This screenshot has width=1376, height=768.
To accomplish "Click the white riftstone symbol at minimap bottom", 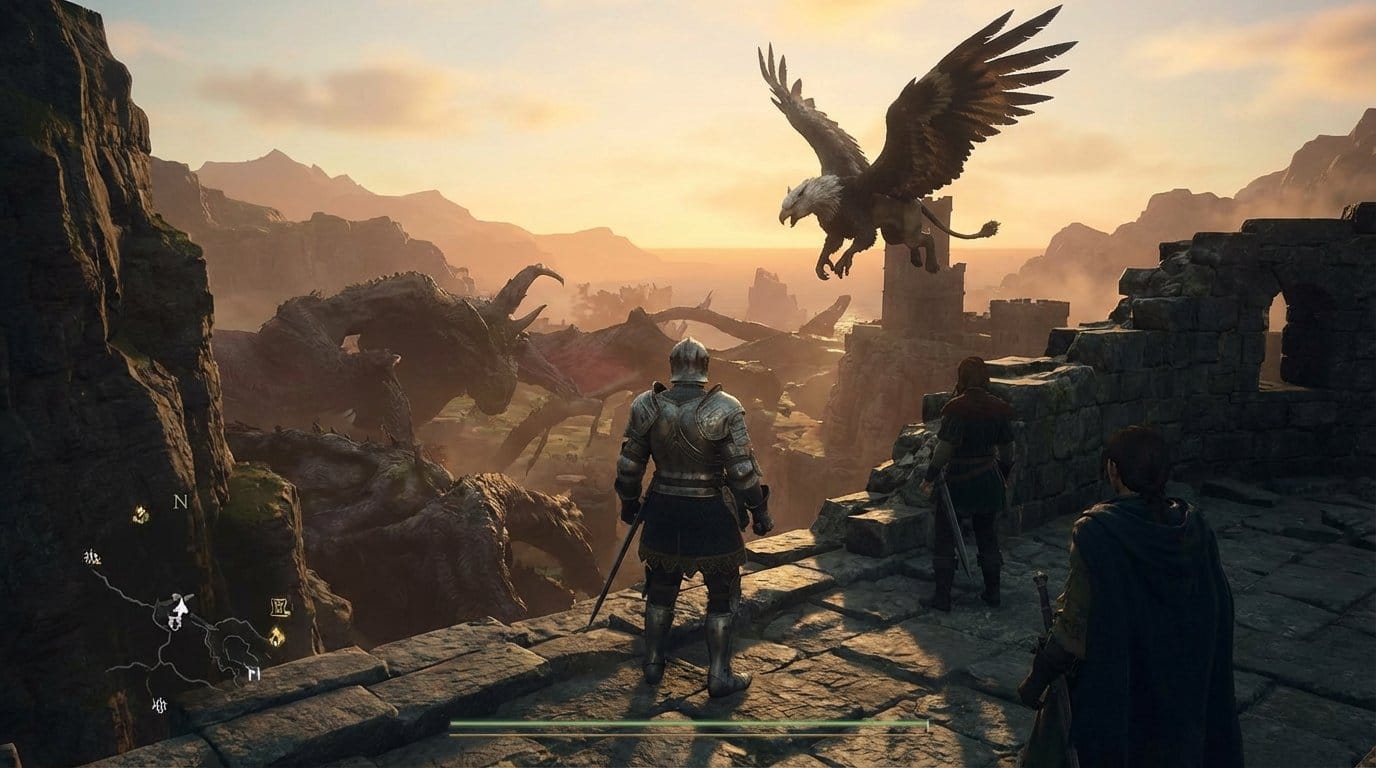I will (159, 705).
